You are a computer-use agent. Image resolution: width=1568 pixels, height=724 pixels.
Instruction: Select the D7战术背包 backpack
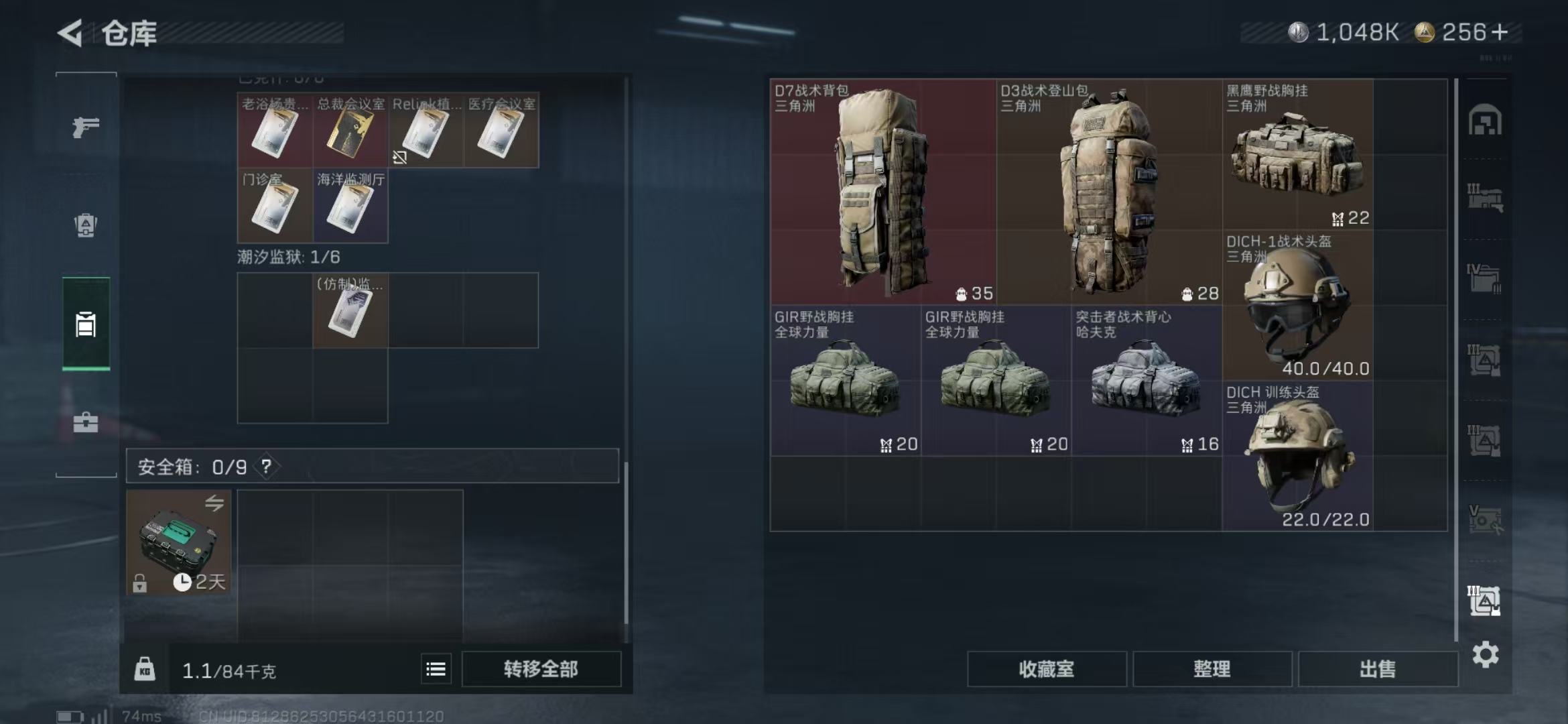(883, 192)
